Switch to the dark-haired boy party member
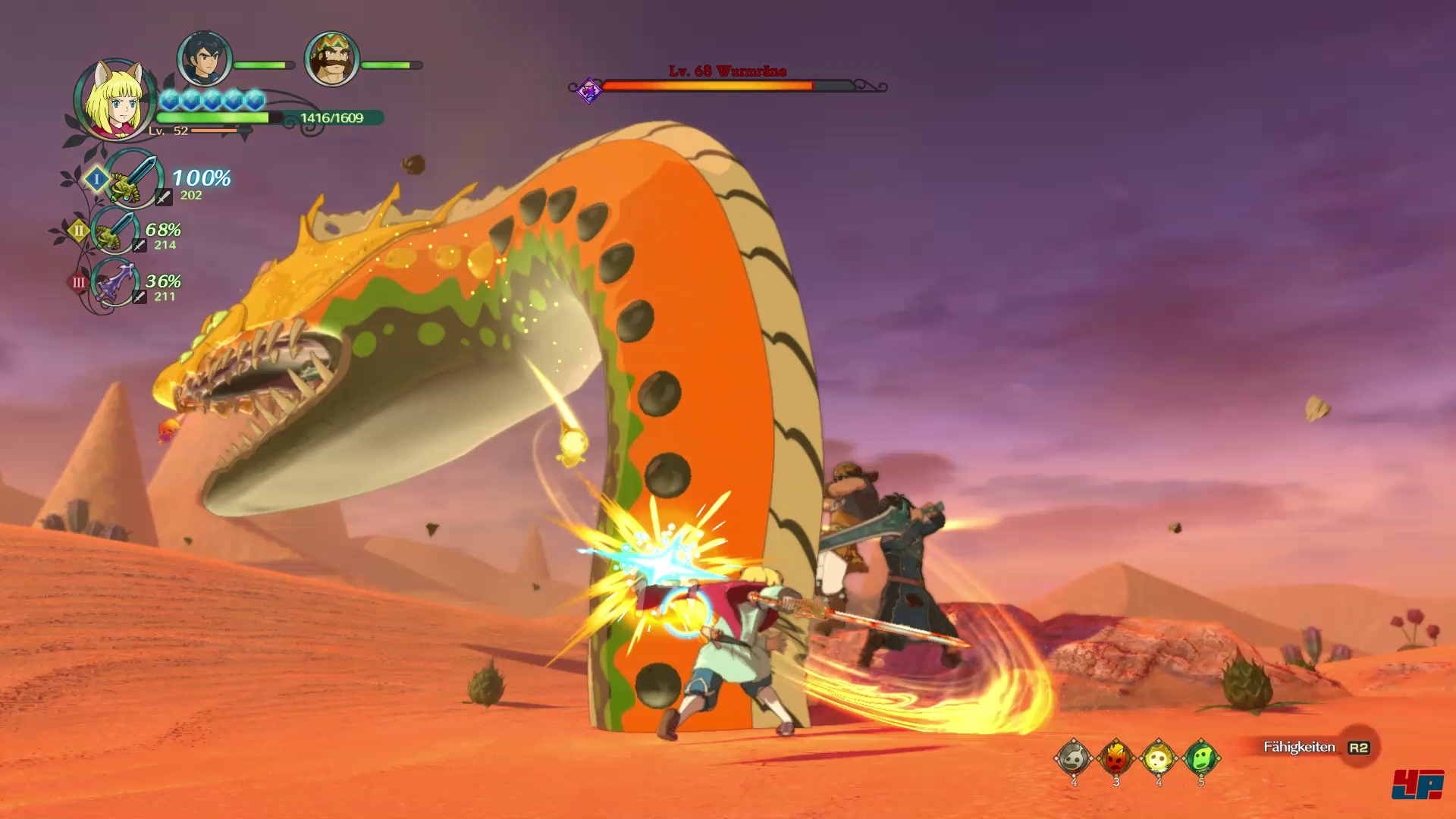1456x819 pixels. coord(204,59)
